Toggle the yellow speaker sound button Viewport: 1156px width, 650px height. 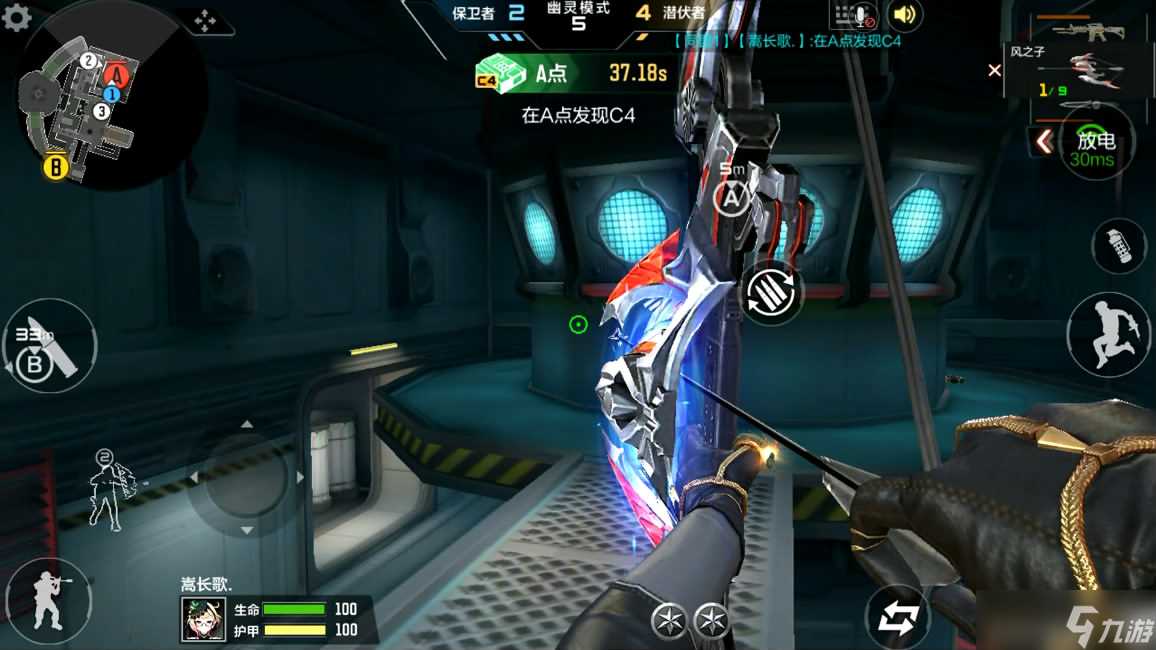[904, 15]
